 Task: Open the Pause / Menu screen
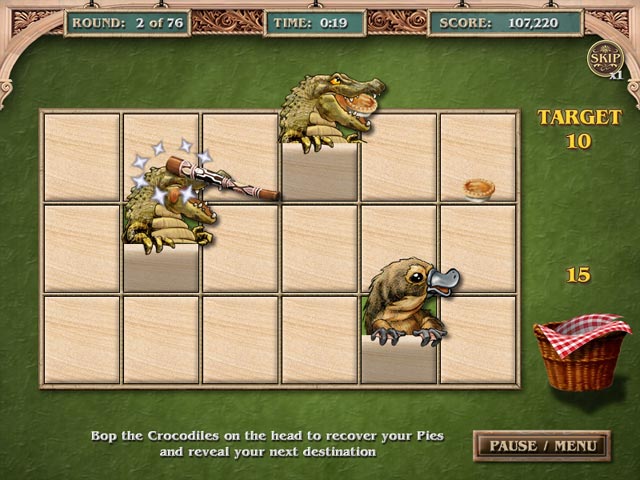point(541,445)
